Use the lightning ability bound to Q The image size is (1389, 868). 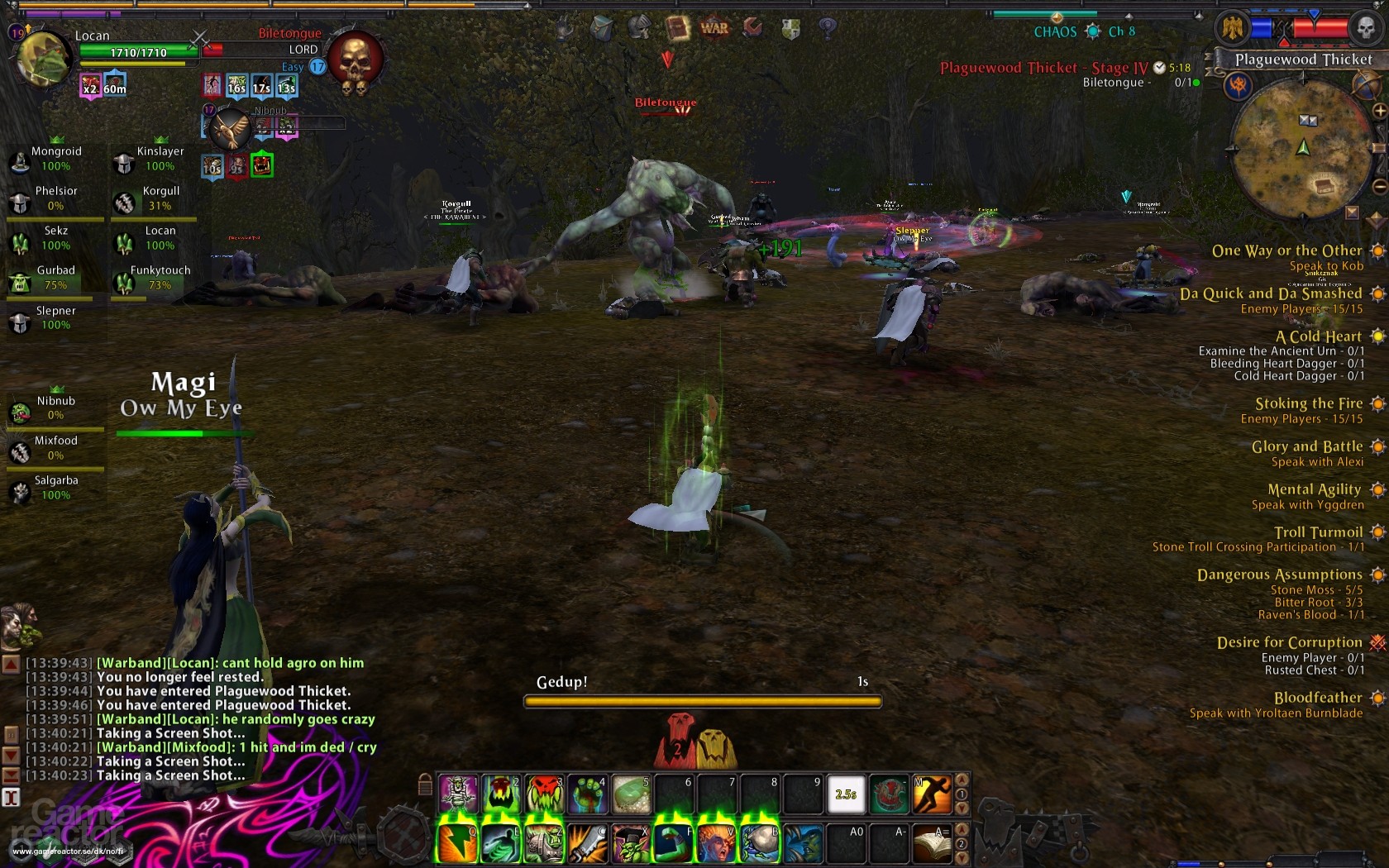[x=457, y=842]
